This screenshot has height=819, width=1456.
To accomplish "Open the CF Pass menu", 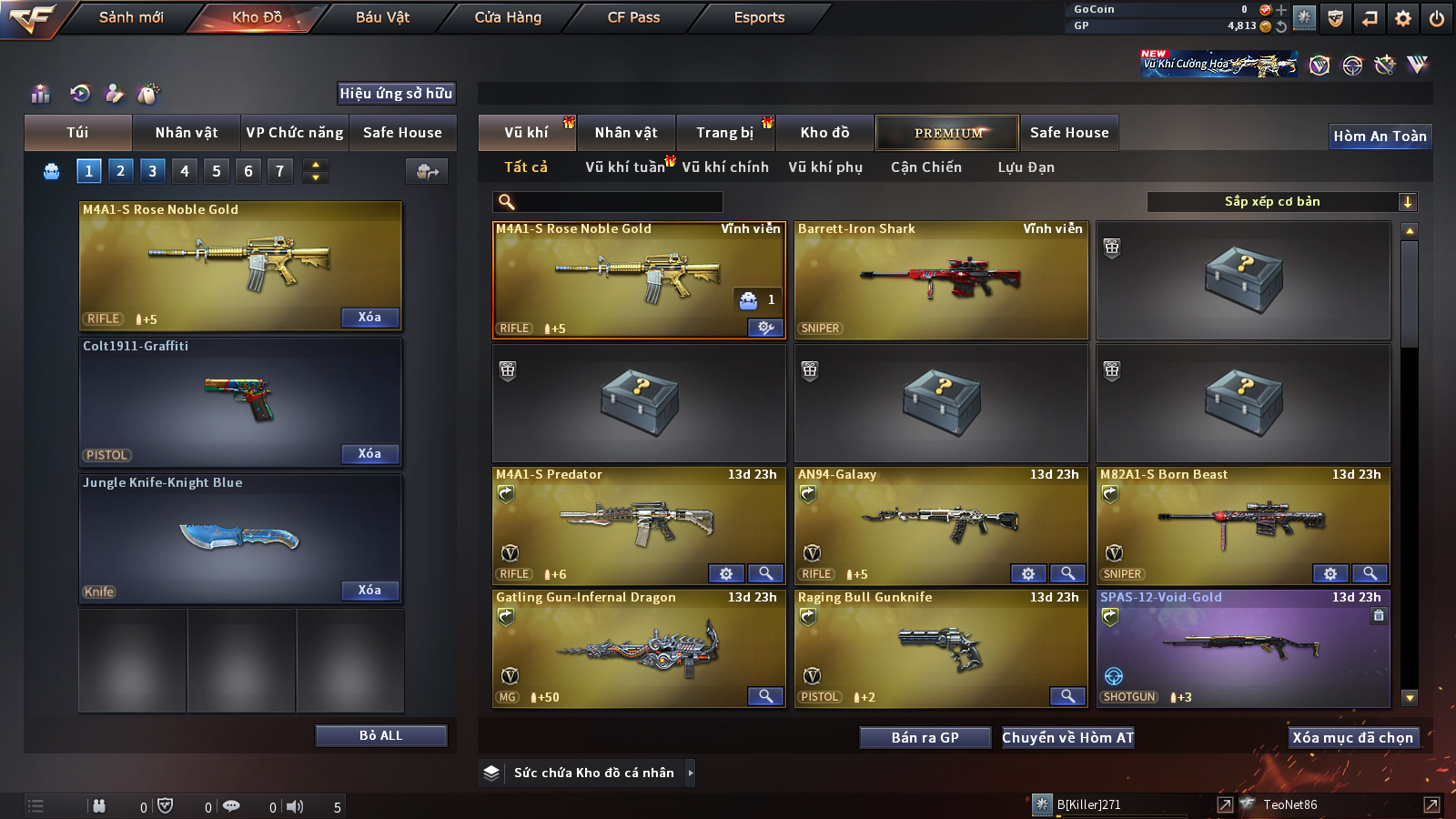I will pyautogui.click(x=633, y=17).
